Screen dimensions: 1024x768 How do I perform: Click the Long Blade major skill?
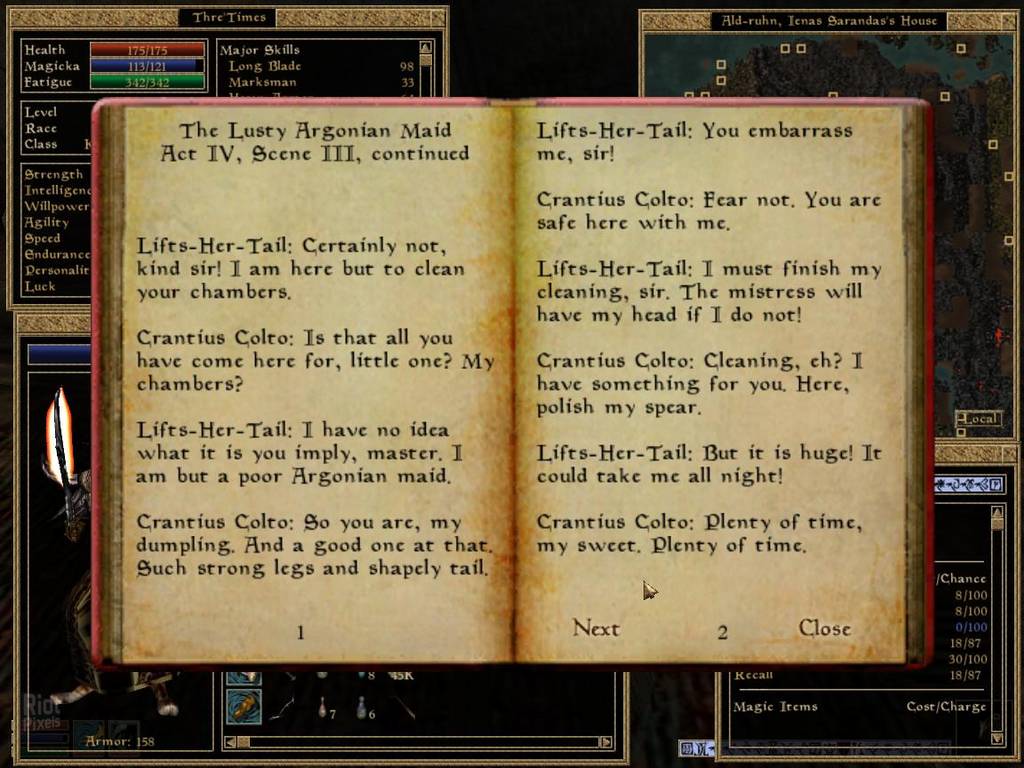(264, 66)
